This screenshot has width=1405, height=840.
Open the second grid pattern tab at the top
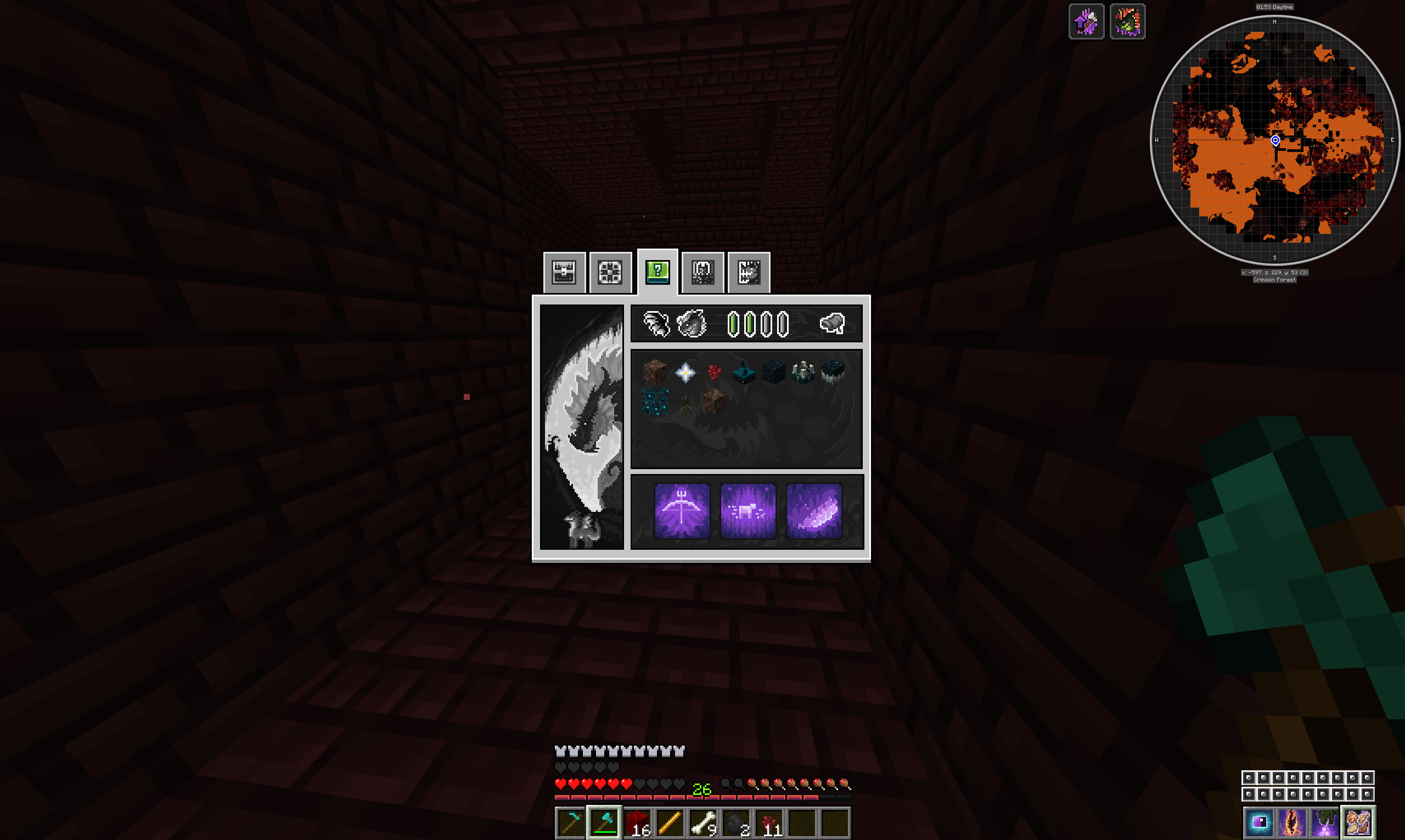point(609,273)
